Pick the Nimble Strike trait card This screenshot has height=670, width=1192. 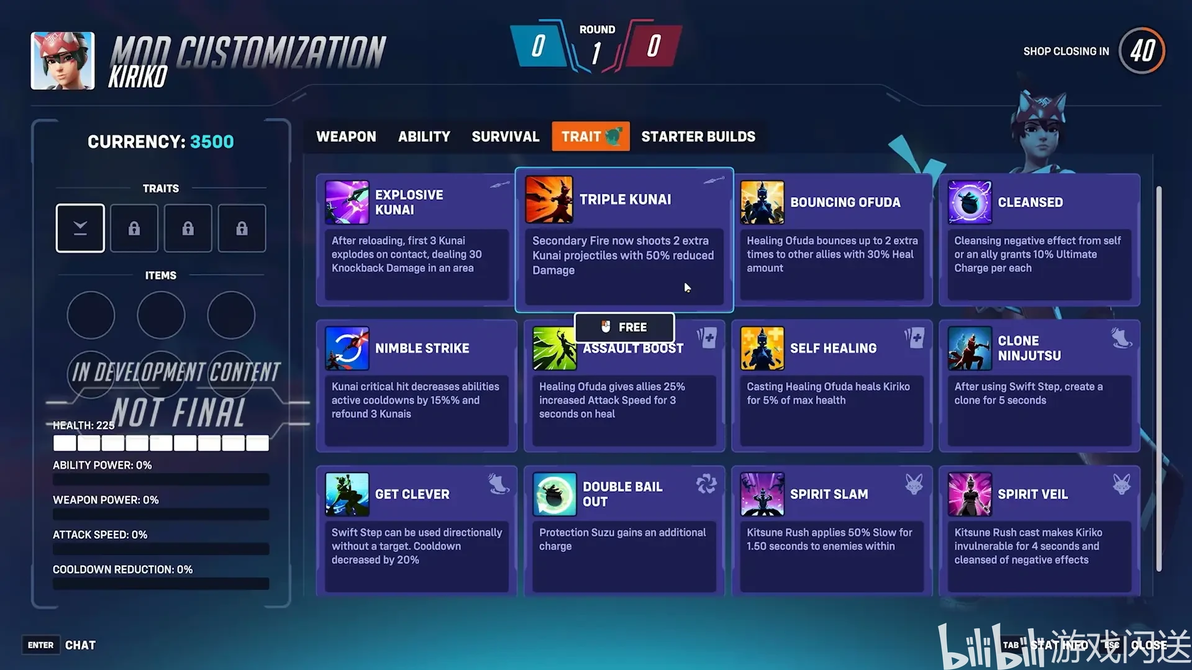pyautogui.click(x=416, y=386)
